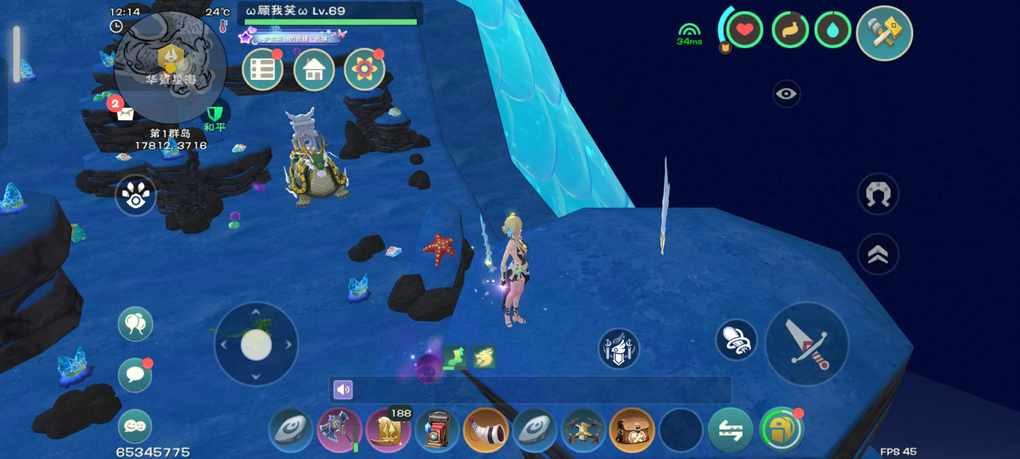Select the leather backpack hotbar slot
Viewport: 1020px width, 459px height.
(x=632, y=430)
